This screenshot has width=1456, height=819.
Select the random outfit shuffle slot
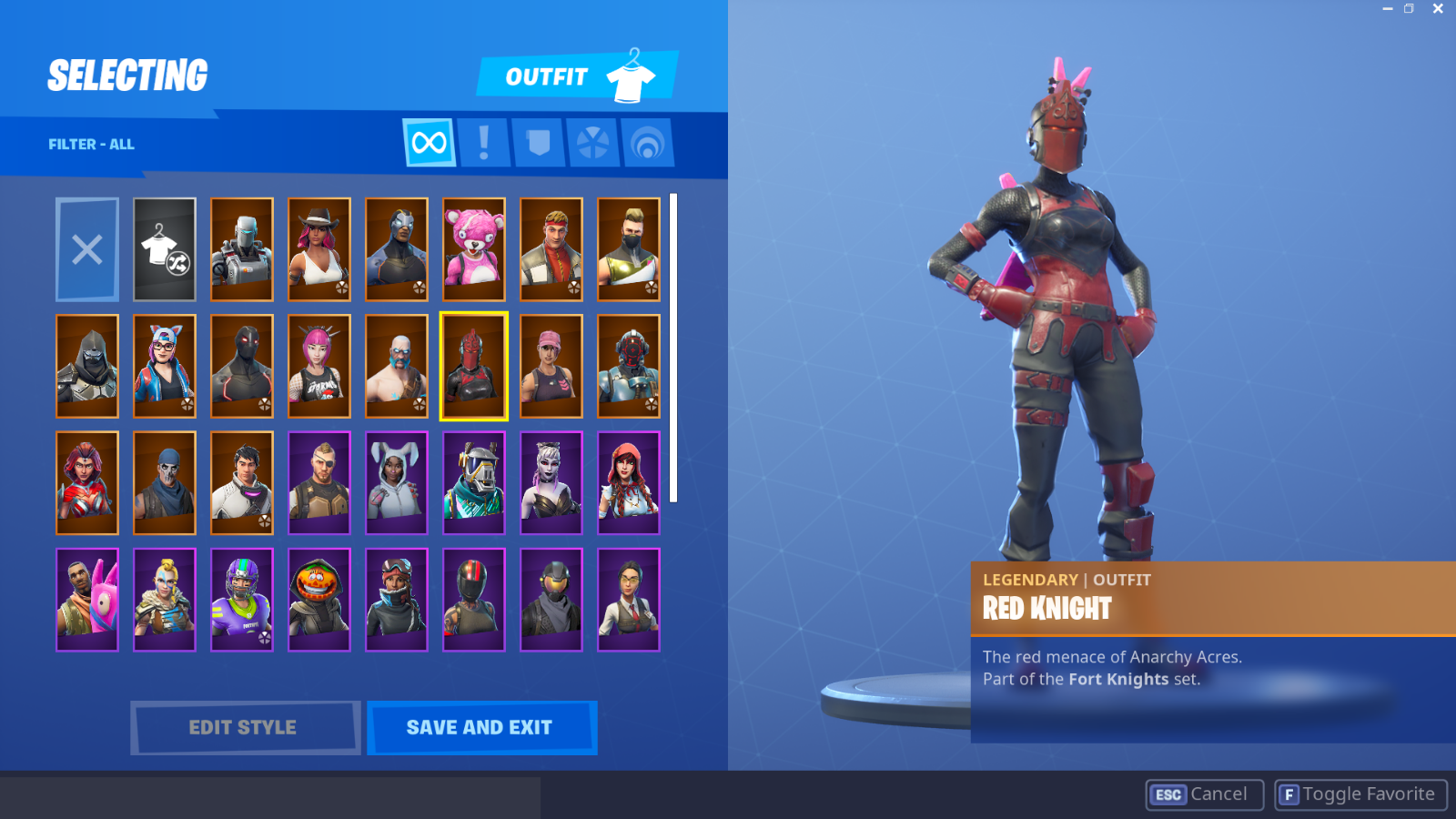pyautogui.click(x=164, y=249)
